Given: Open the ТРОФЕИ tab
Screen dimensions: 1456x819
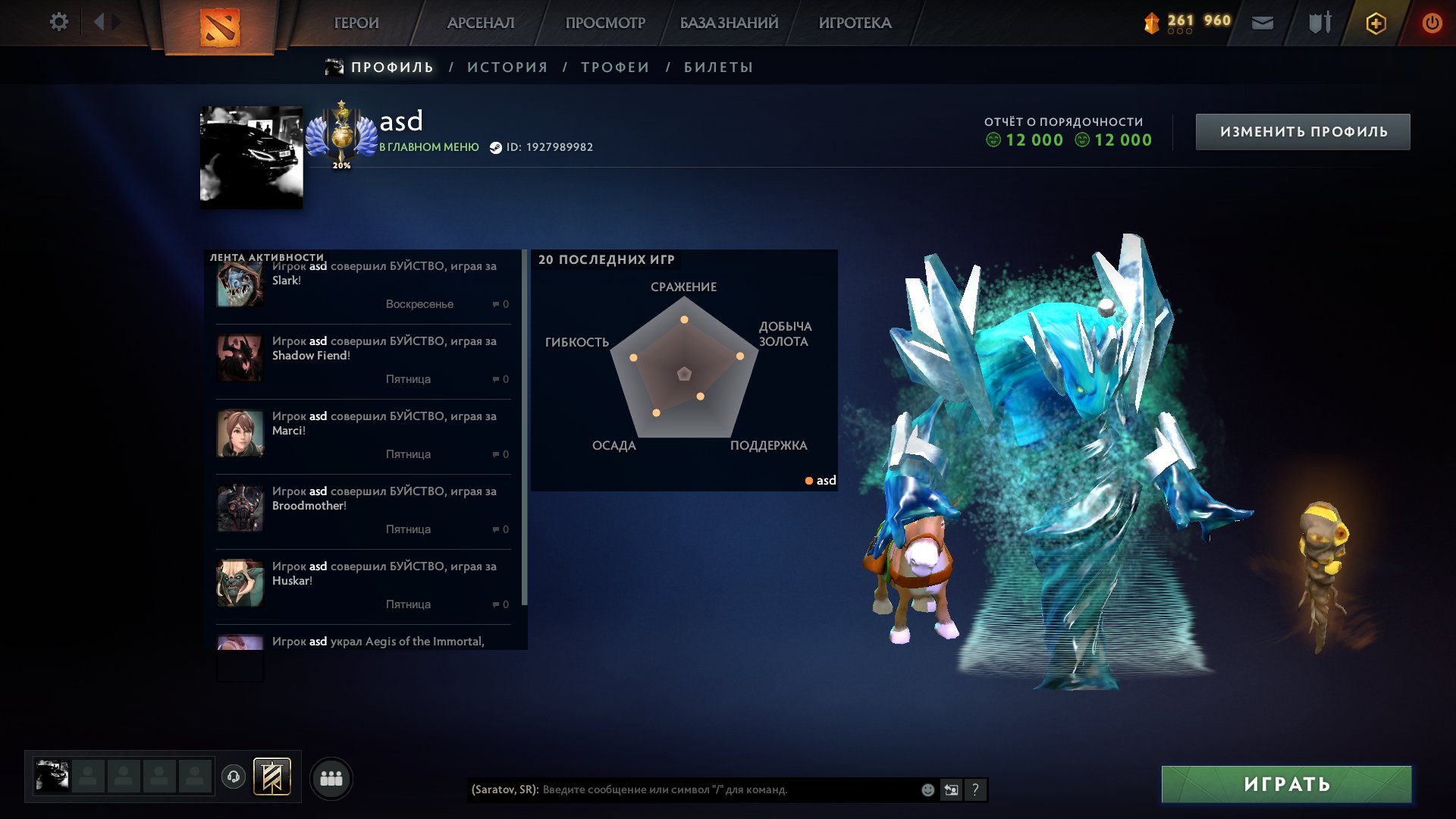Looking at the screenshot, I should click(614, 67).
